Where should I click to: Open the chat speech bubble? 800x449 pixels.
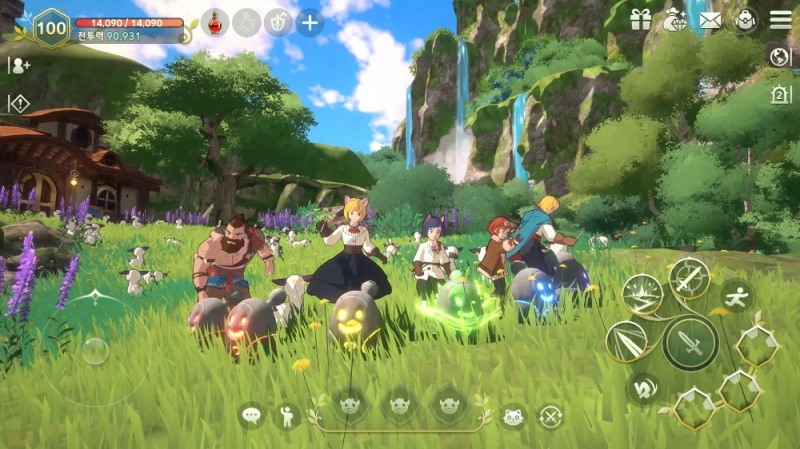[x=251, y=415]
